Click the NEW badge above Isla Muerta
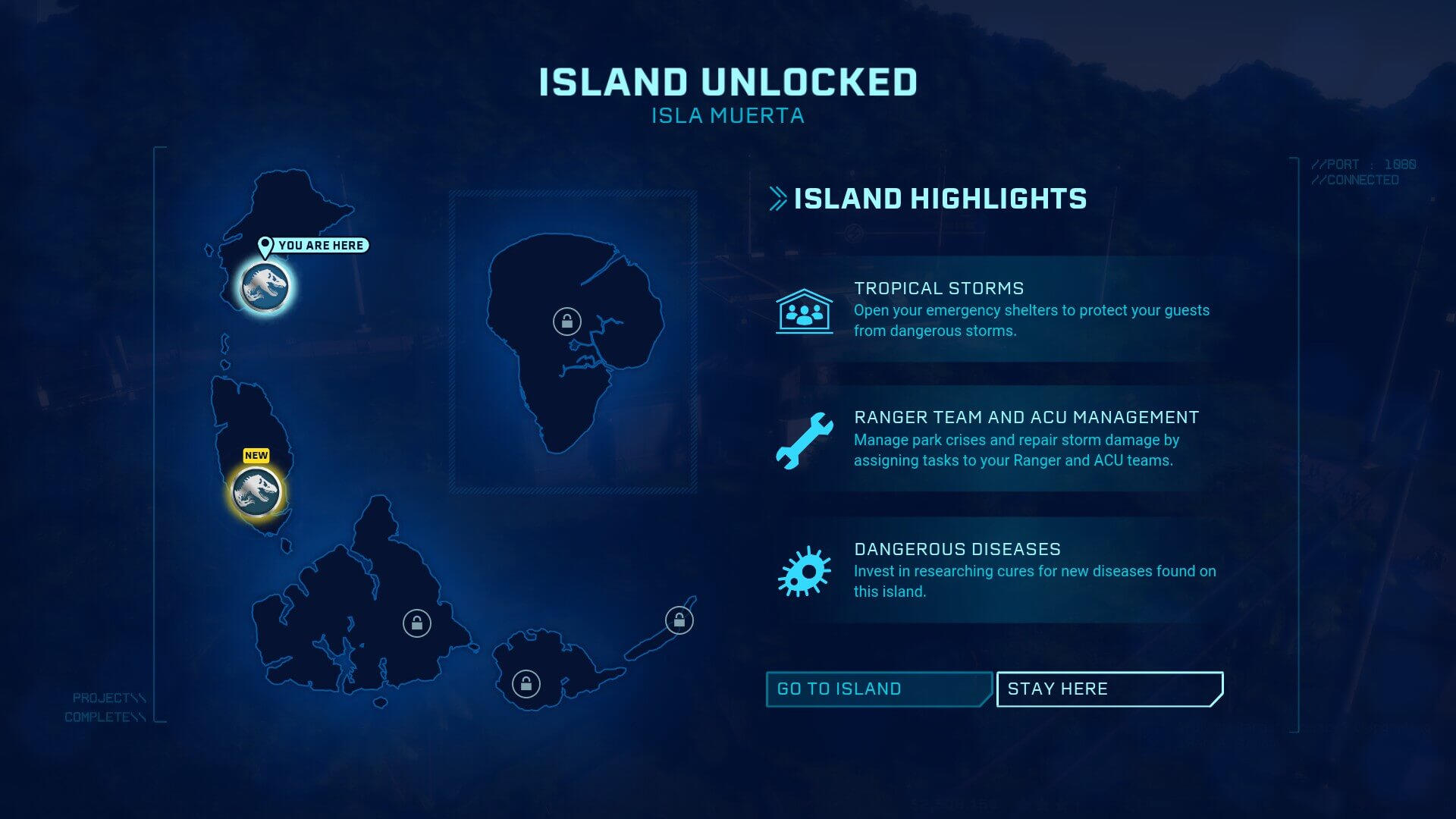This screenshot has width=1456, height=819. point(256,455)
